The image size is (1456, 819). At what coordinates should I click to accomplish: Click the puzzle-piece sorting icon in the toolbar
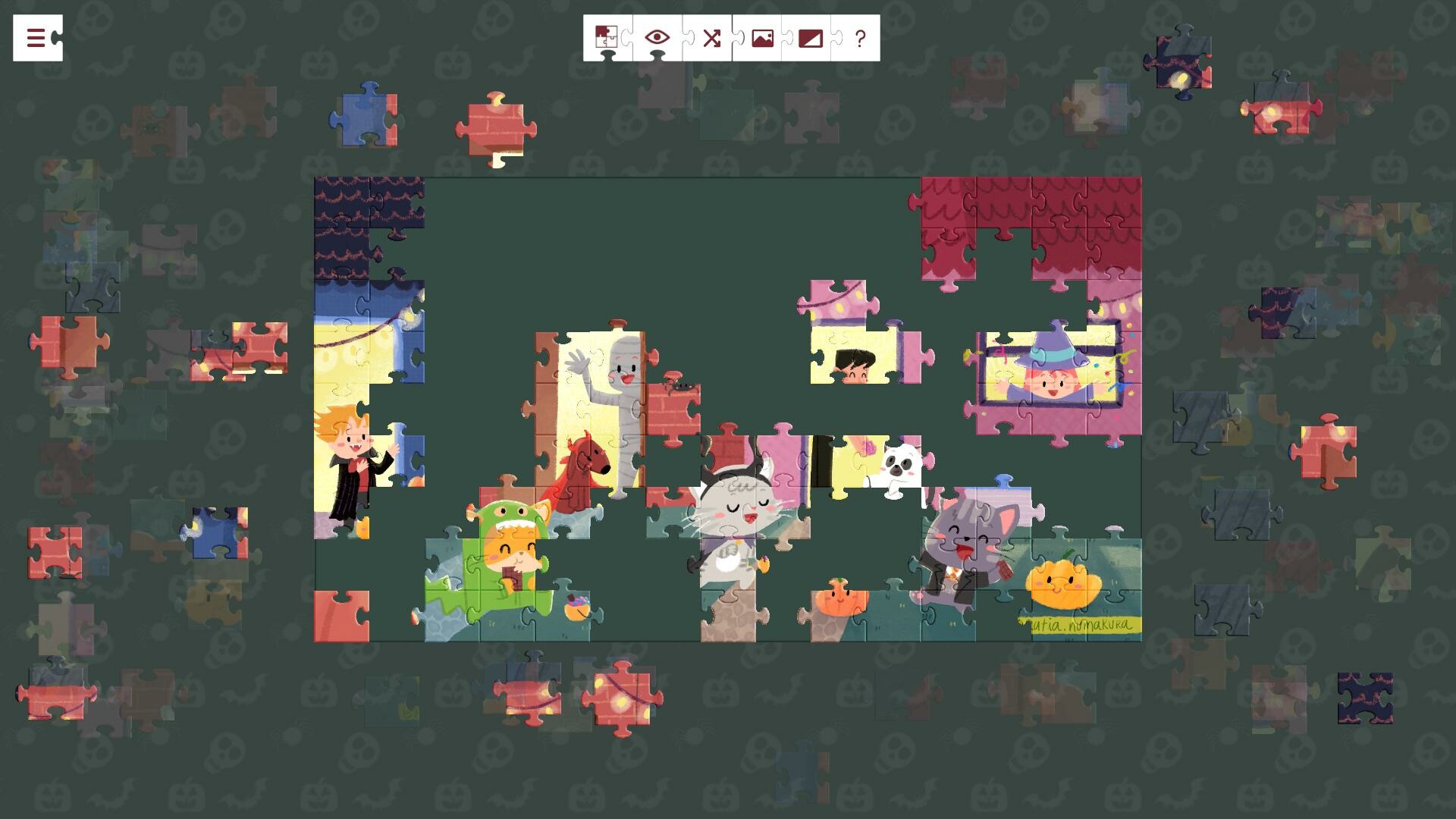(x=607, y=36)
